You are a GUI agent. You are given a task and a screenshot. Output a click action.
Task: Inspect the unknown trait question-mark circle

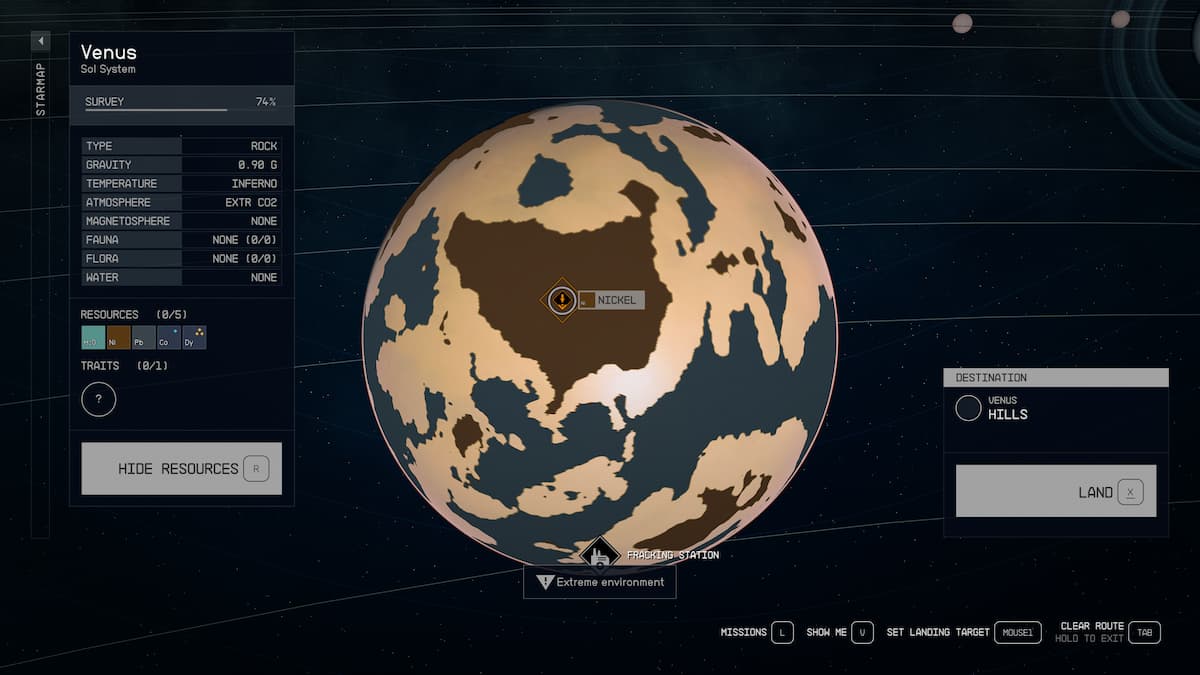[x=98, y=400]
